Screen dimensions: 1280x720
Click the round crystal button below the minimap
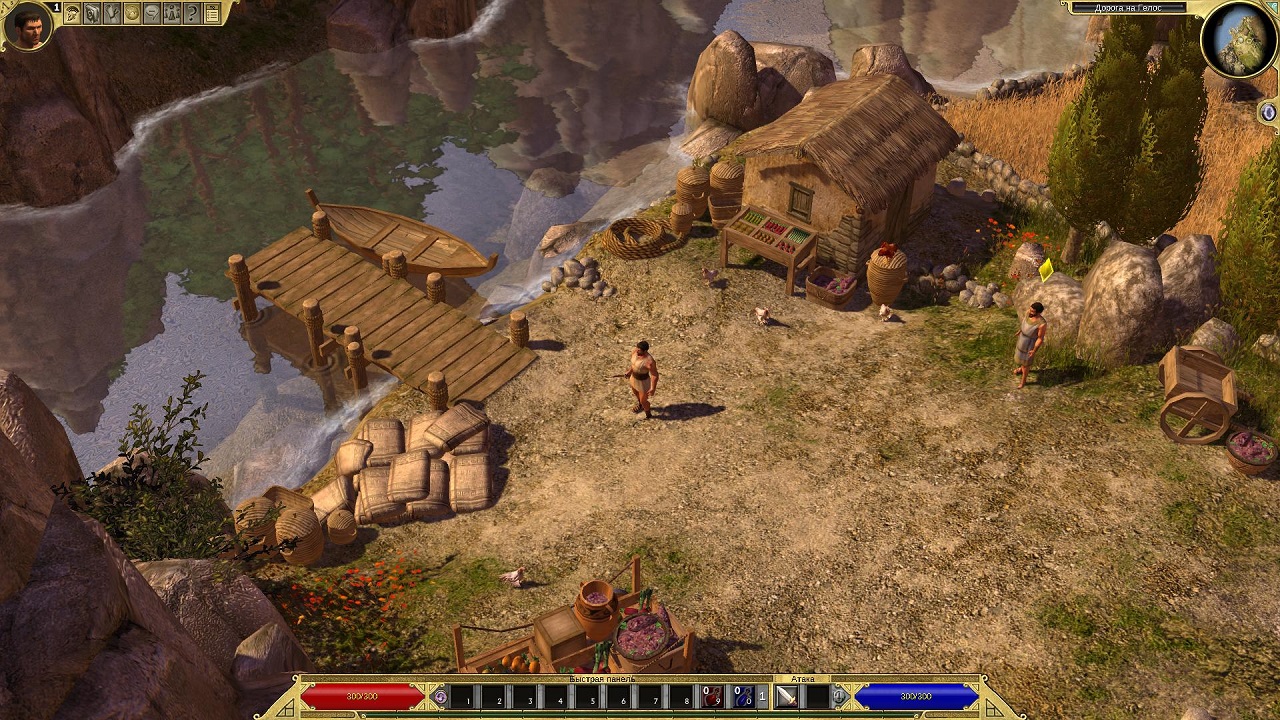pos(1269,110)
